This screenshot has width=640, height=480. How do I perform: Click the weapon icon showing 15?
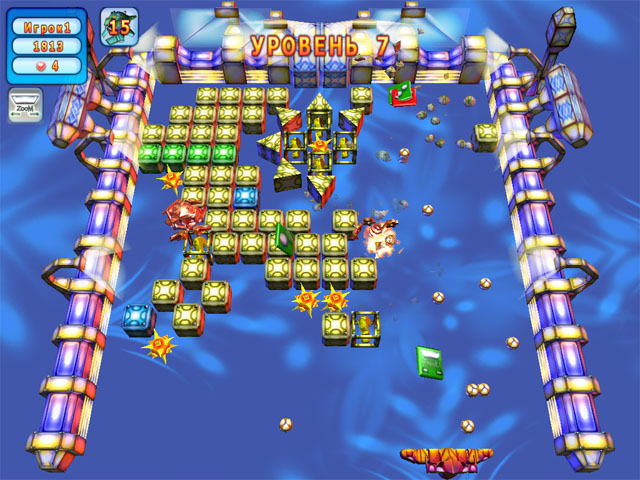coord(119,27)
